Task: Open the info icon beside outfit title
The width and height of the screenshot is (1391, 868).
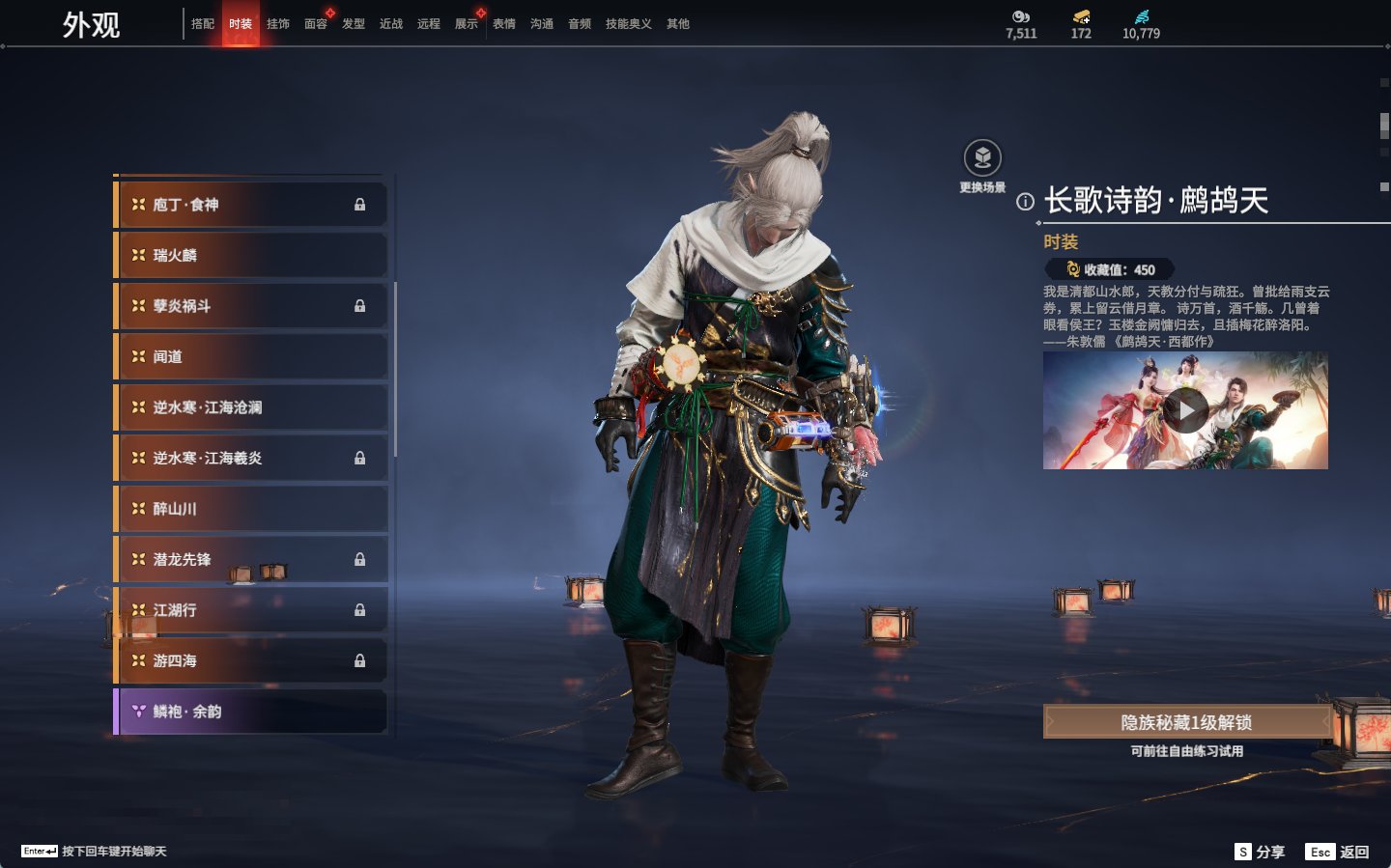Action: tap(1025, 202)
